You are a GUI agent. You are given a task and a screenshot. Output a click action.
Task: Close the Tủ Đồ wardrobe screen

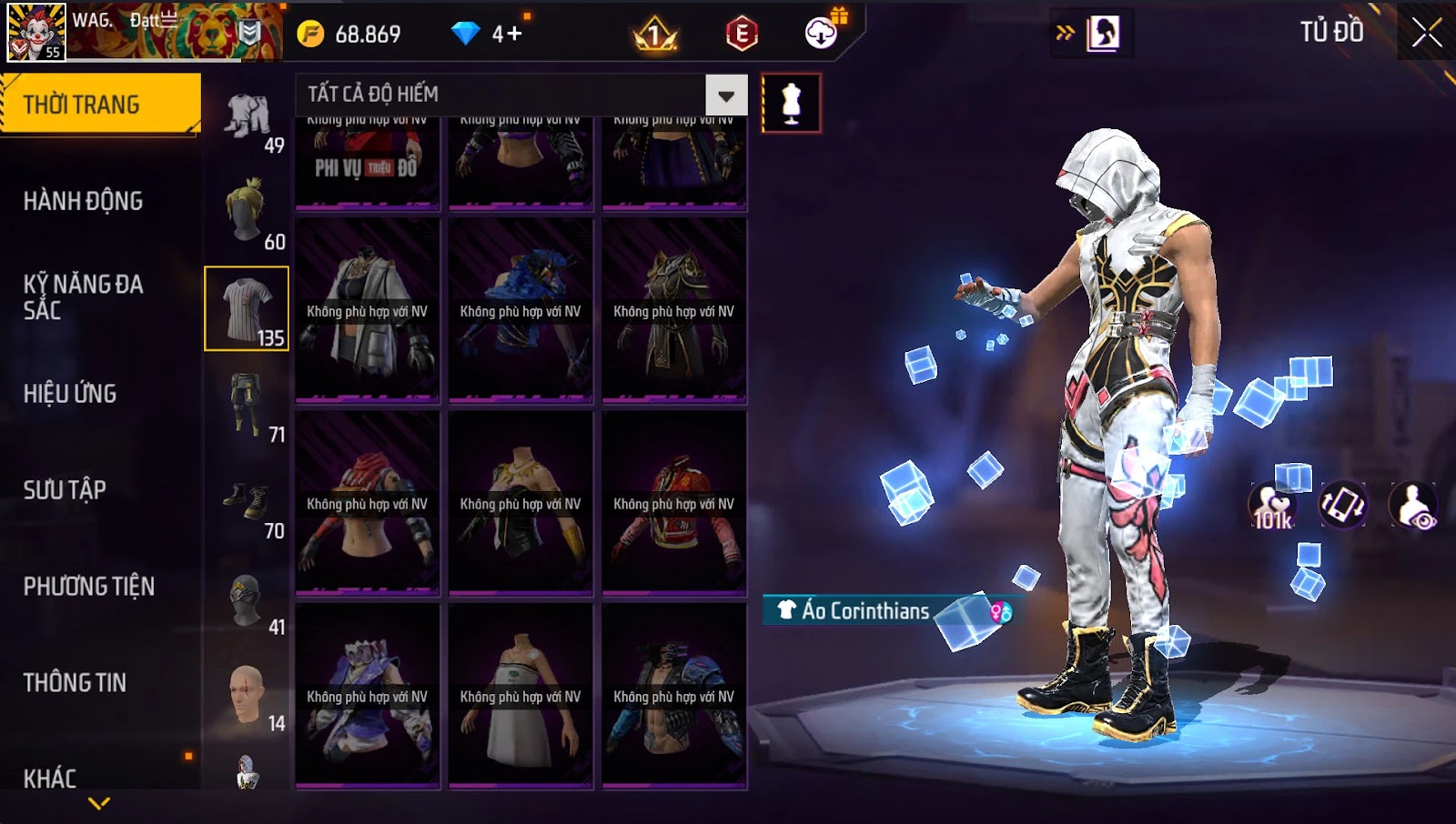tap(1426, 33)
